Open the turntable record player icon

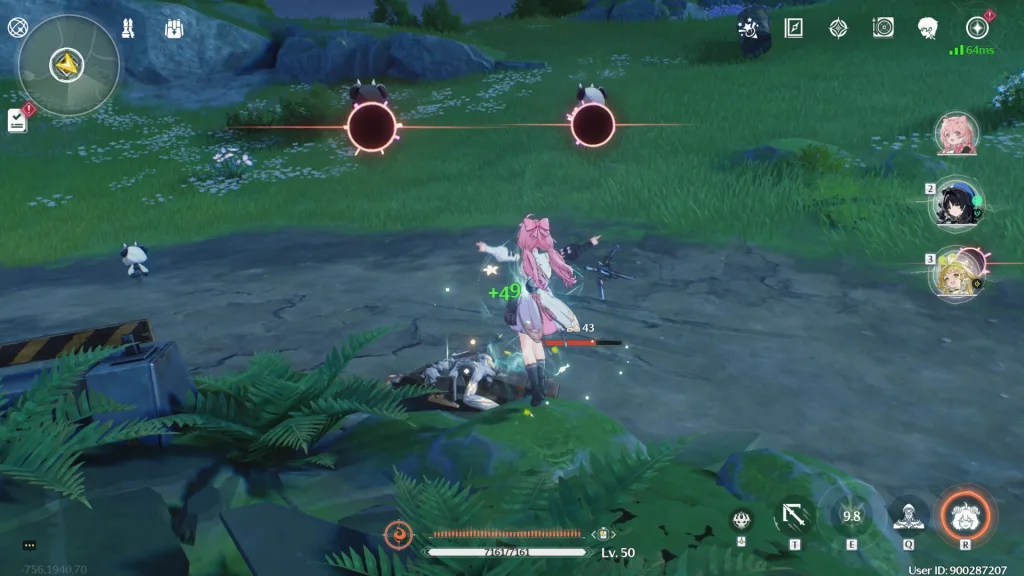883,28
